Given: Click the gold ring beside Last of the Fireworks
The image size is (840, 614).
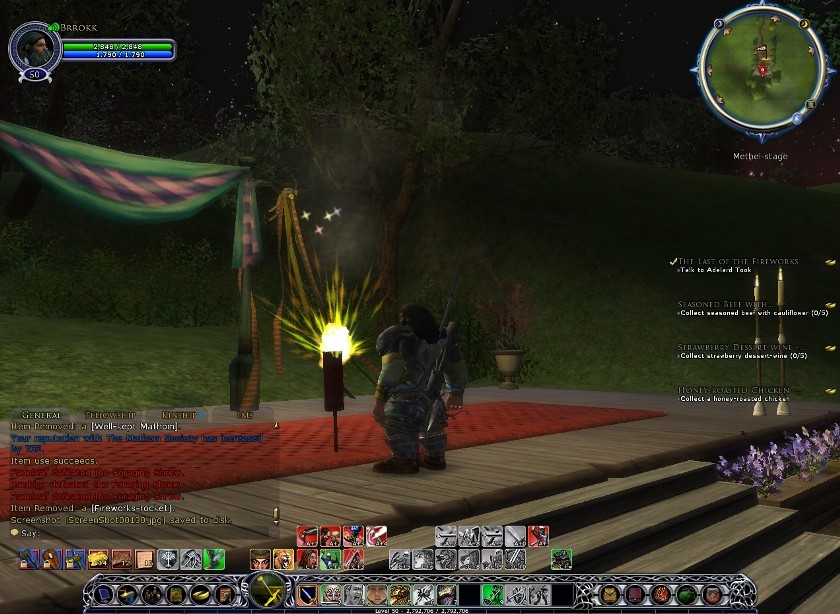Looking at the screenshot, I should click(x=830, y=261).
